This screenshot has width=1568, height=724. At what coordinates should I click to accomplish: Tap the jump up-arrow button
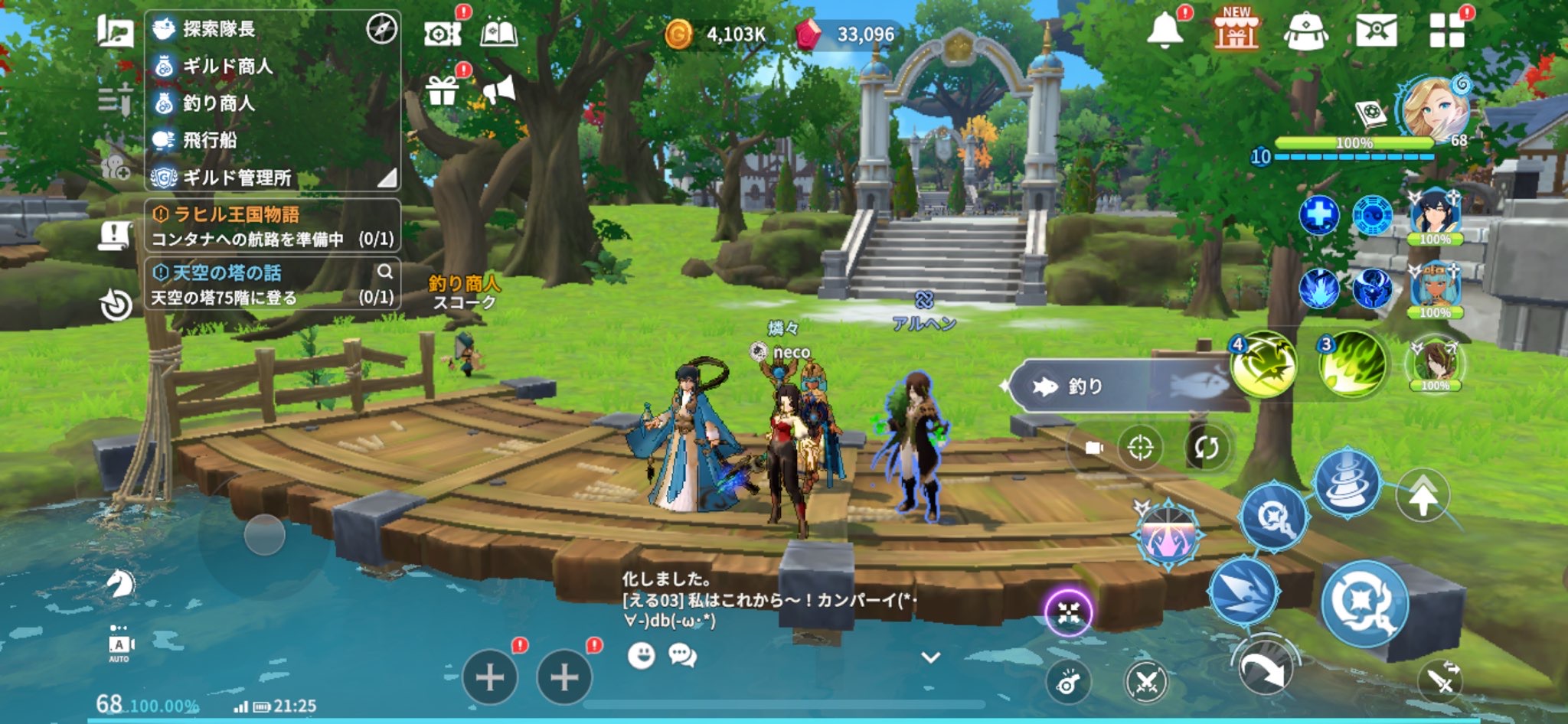[x=1423, y=497]
